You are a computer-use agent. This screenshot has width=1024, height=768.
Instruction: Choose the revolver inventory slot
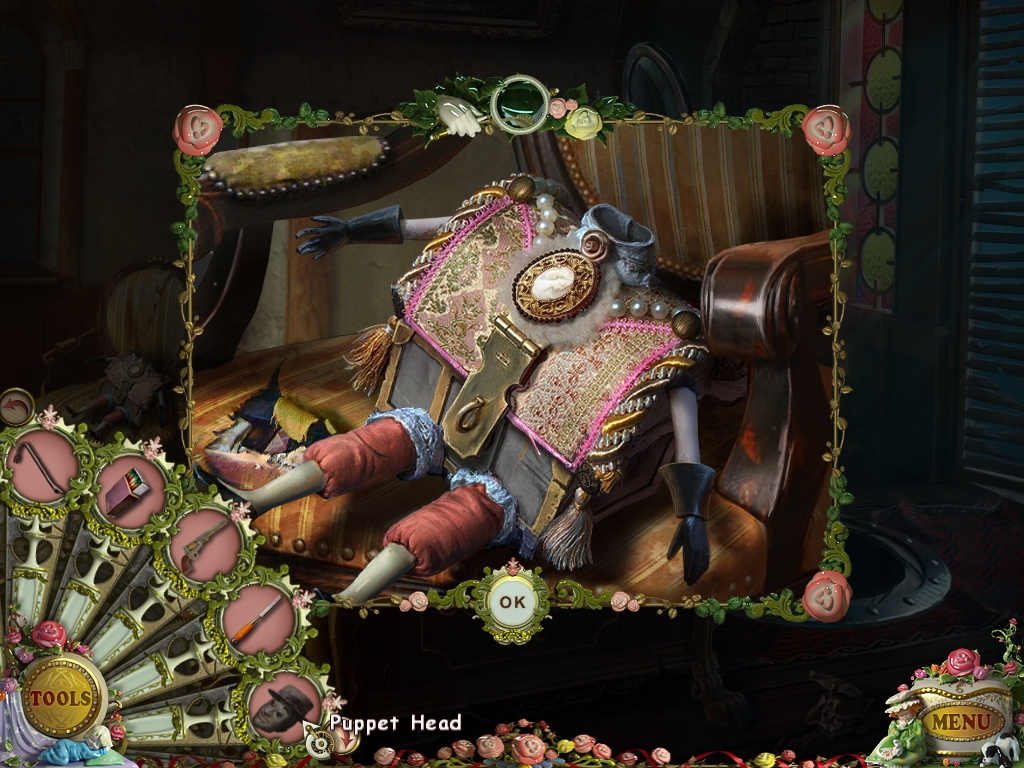point(206,543)
